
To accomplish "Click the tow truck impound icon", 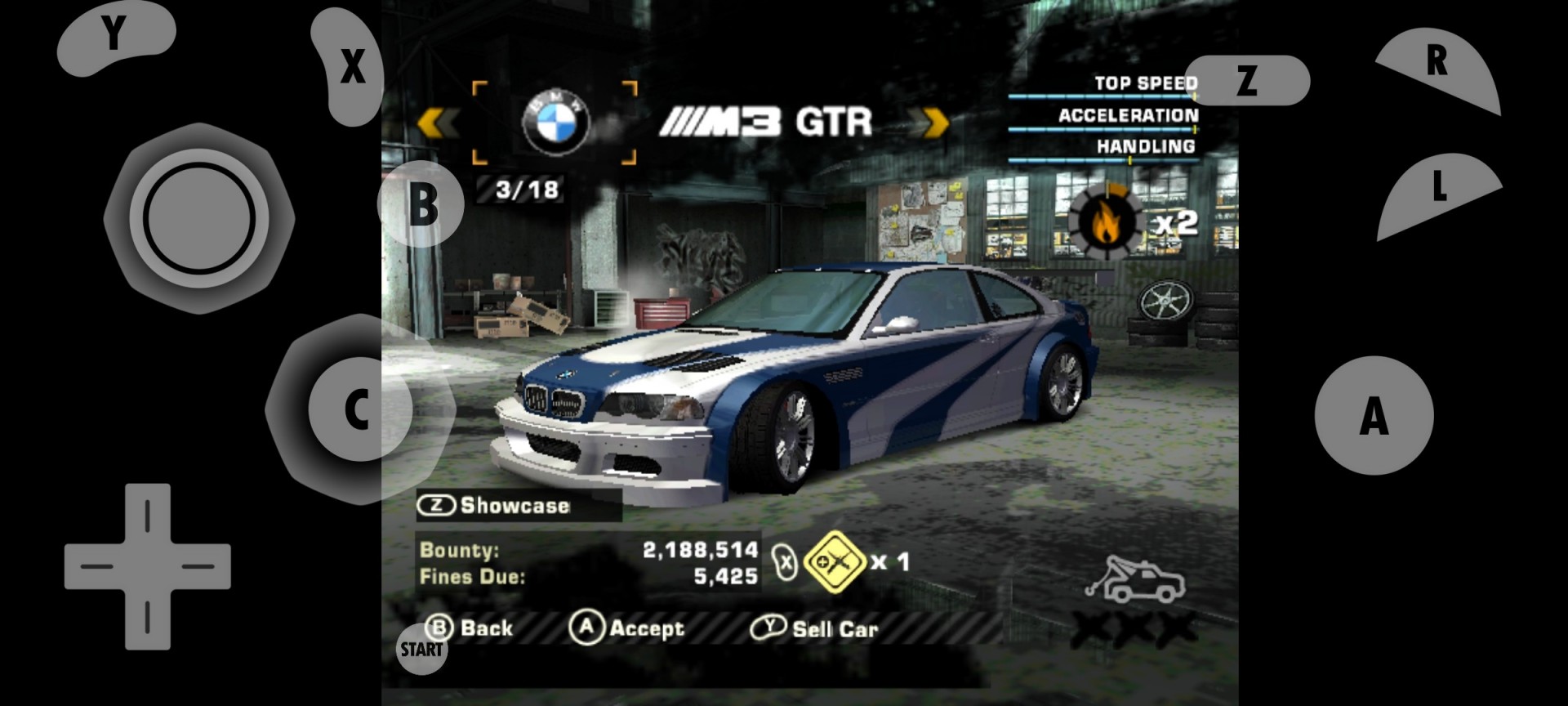I will click(1135, 579).
